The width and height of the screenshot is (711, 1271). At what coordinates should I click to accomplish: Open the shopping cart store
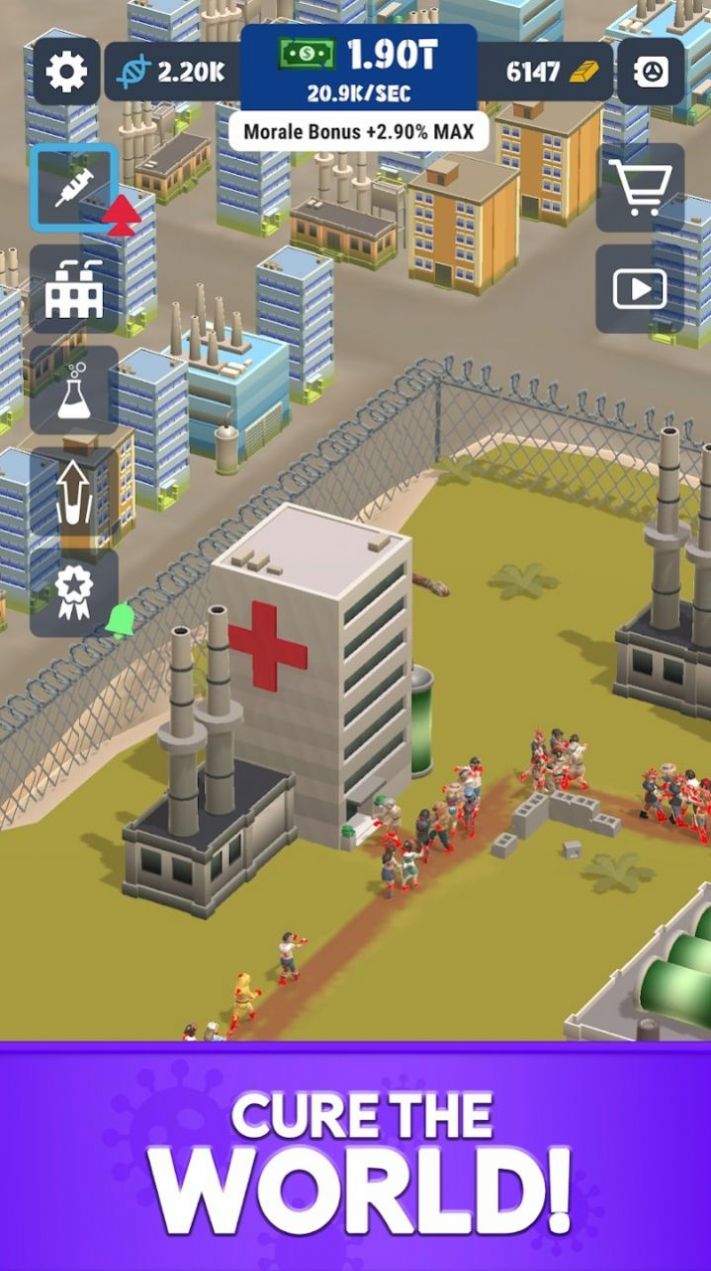640,187
